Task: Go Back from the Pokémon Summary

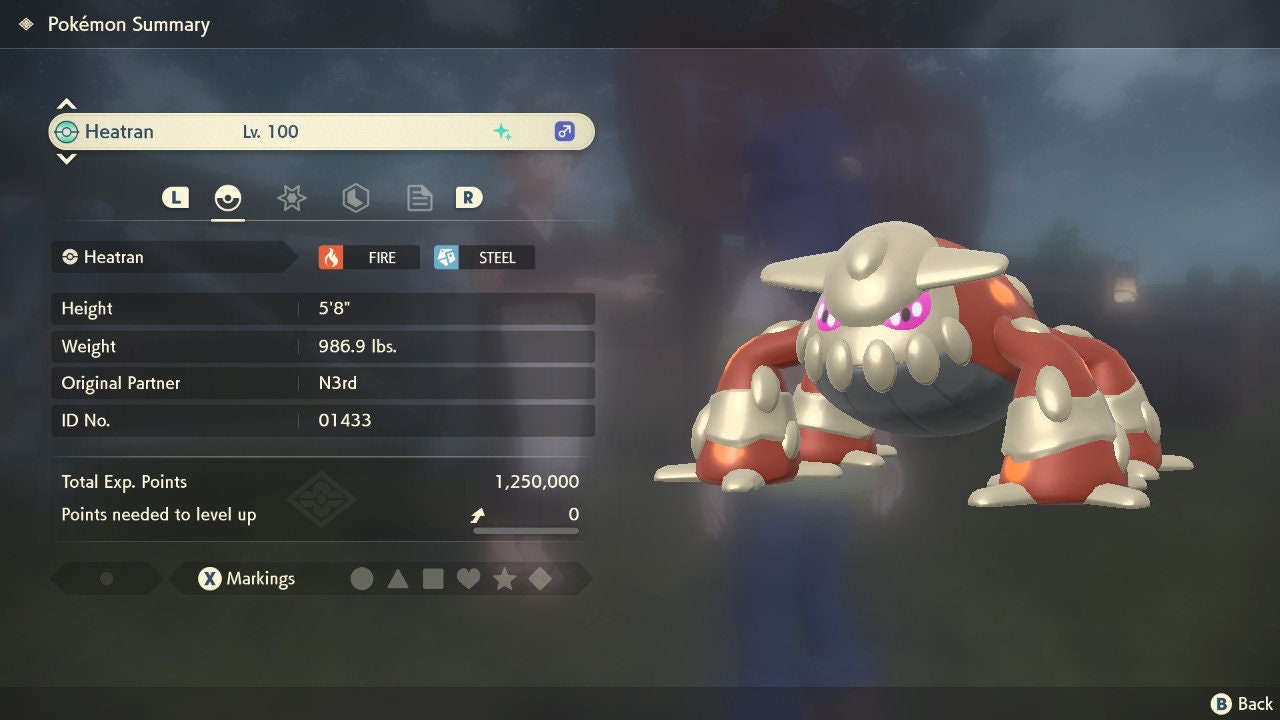Action: tap(1242, 704)
